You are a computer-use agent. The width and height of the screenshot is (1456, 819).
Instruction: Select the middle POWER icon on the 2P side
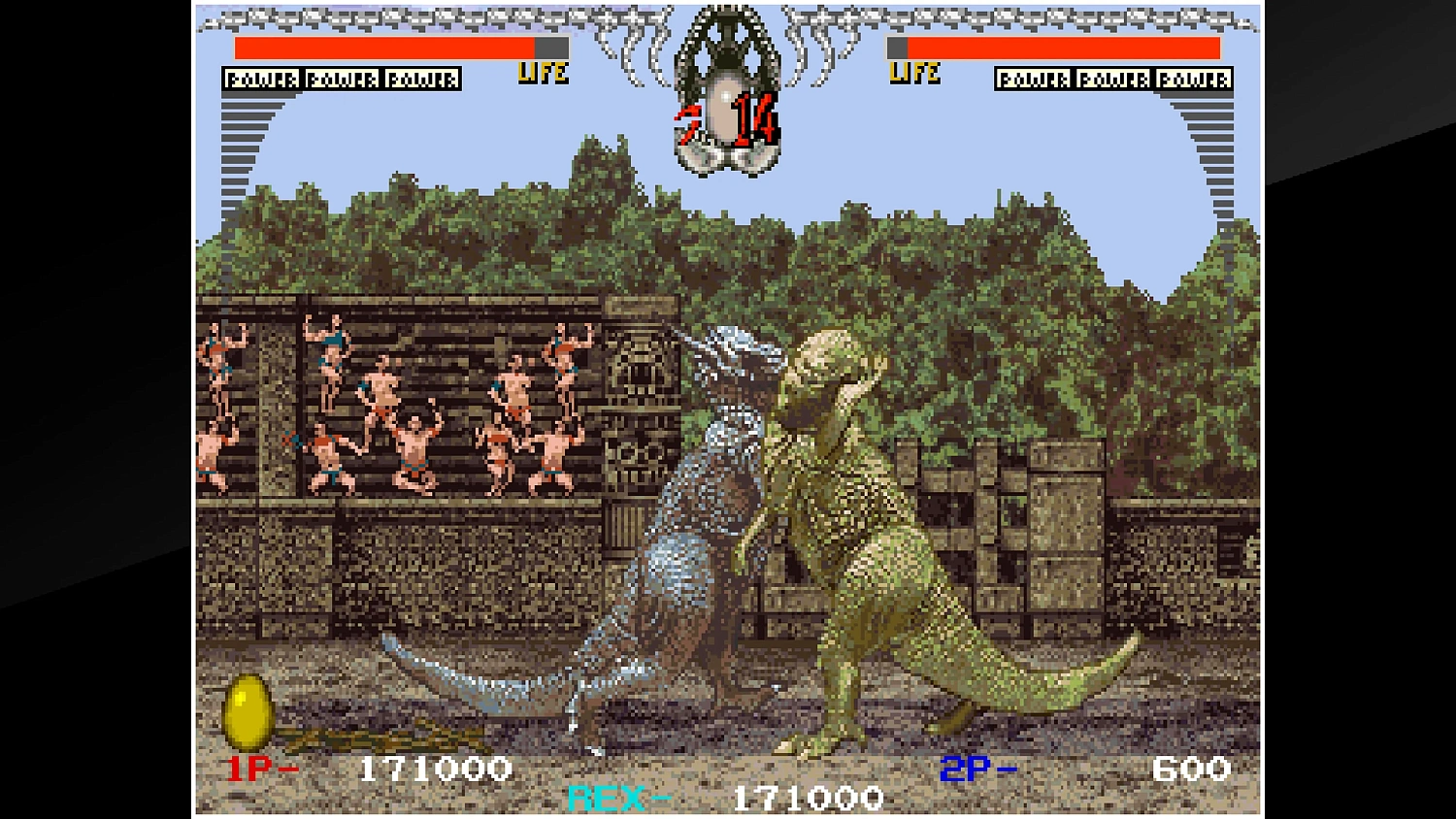pyautogui.click(x=1112, y=79)
